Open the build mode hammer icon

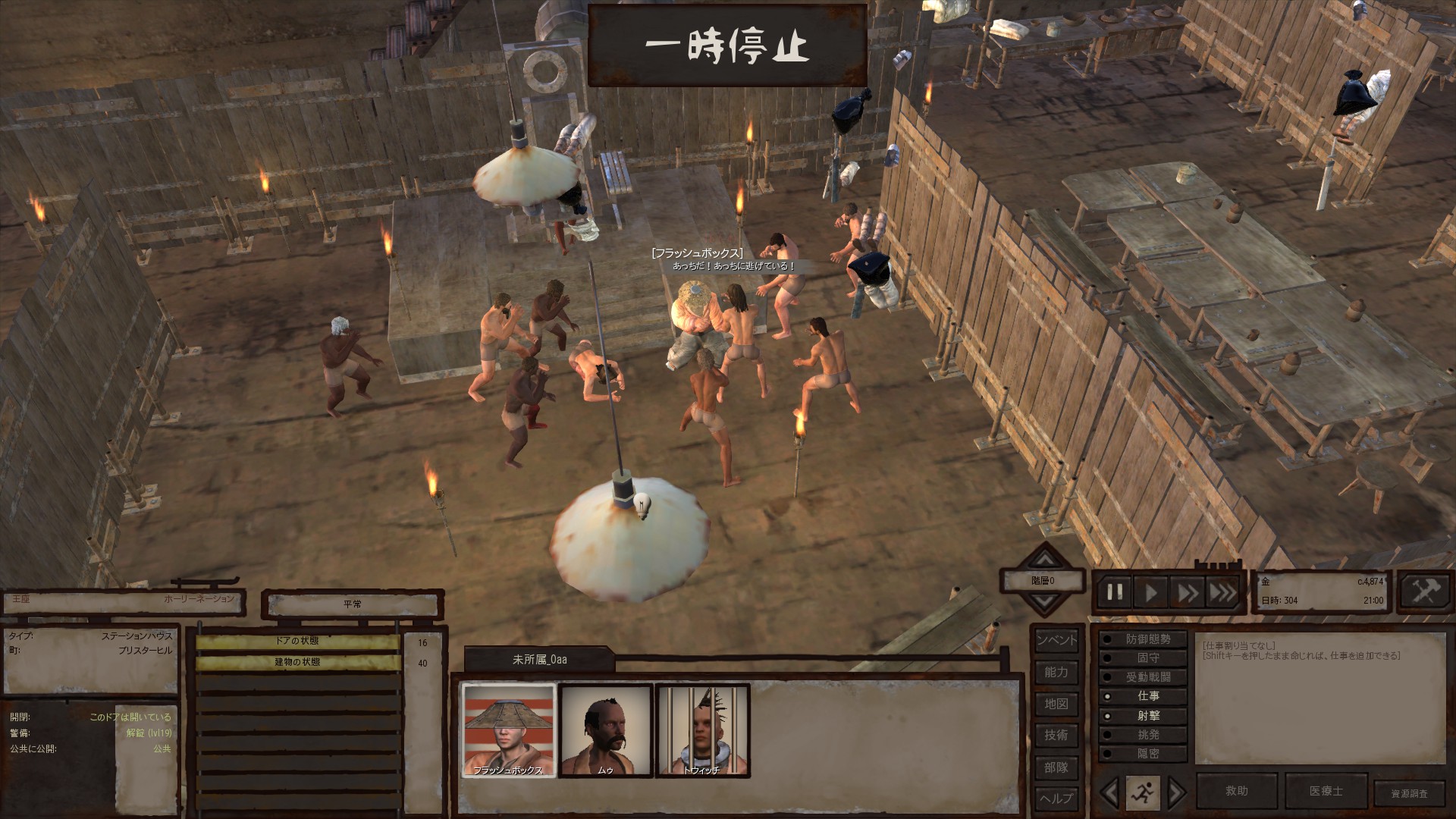point(1426,591)
